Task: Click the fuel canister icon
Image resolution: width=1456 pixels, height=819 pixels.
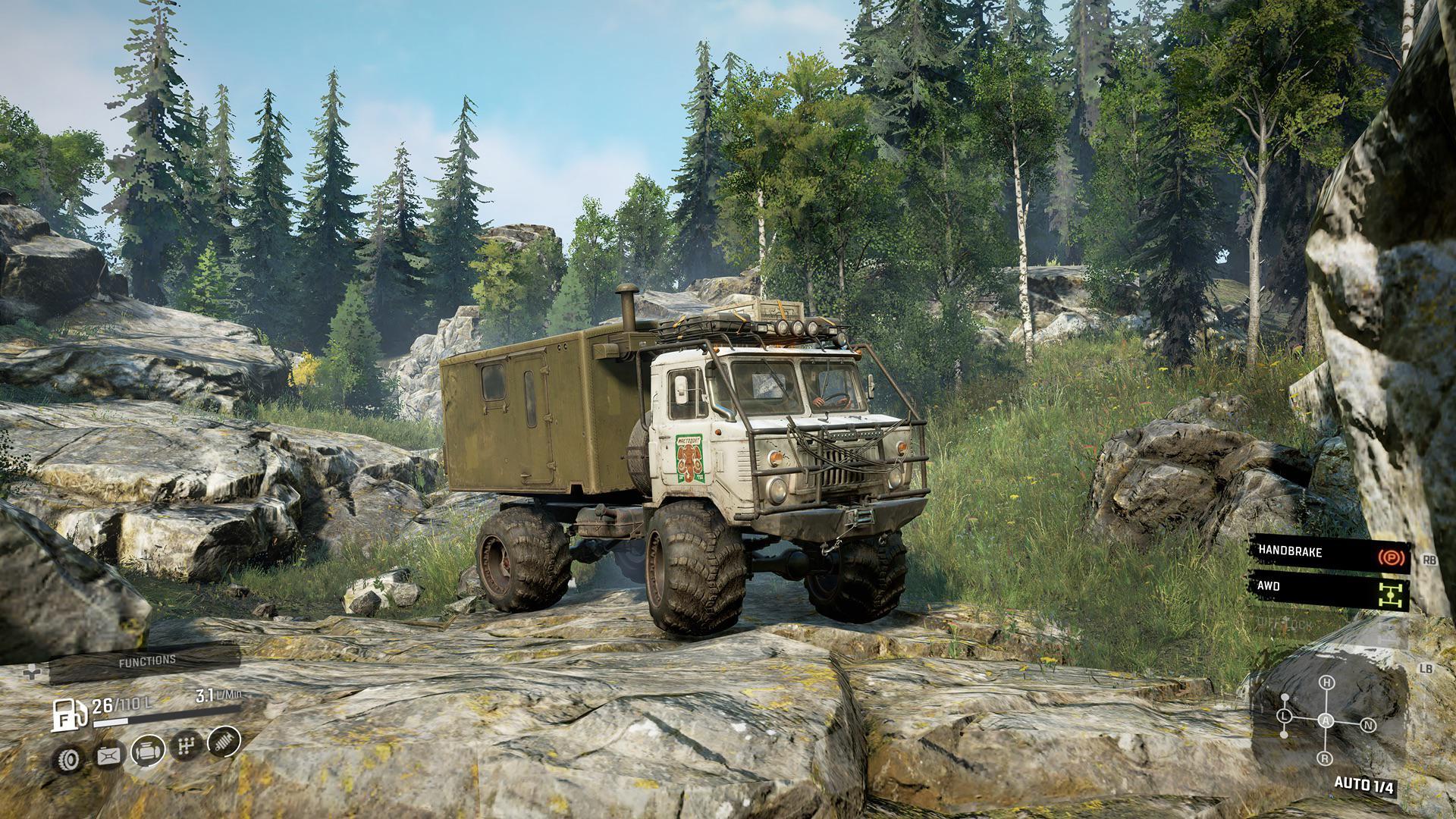Action: tap(108, 755)
